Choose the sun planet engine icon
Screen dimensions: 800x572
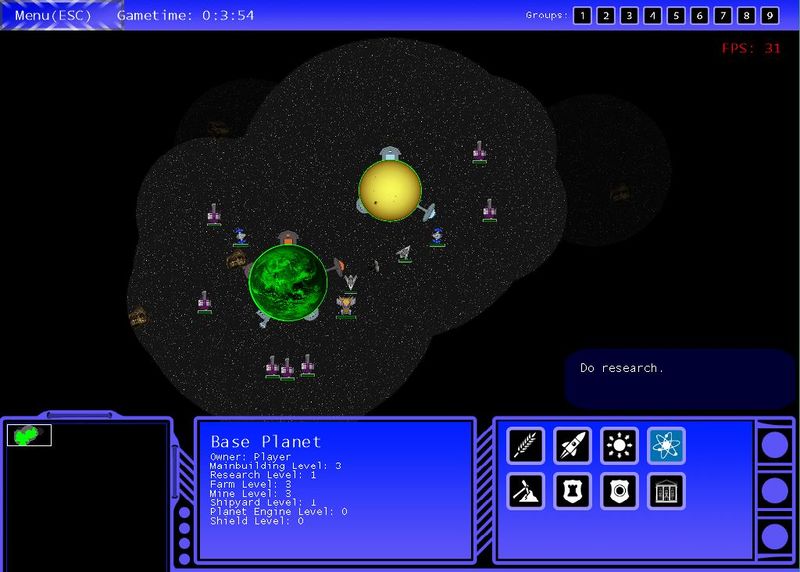coord(619,446)
